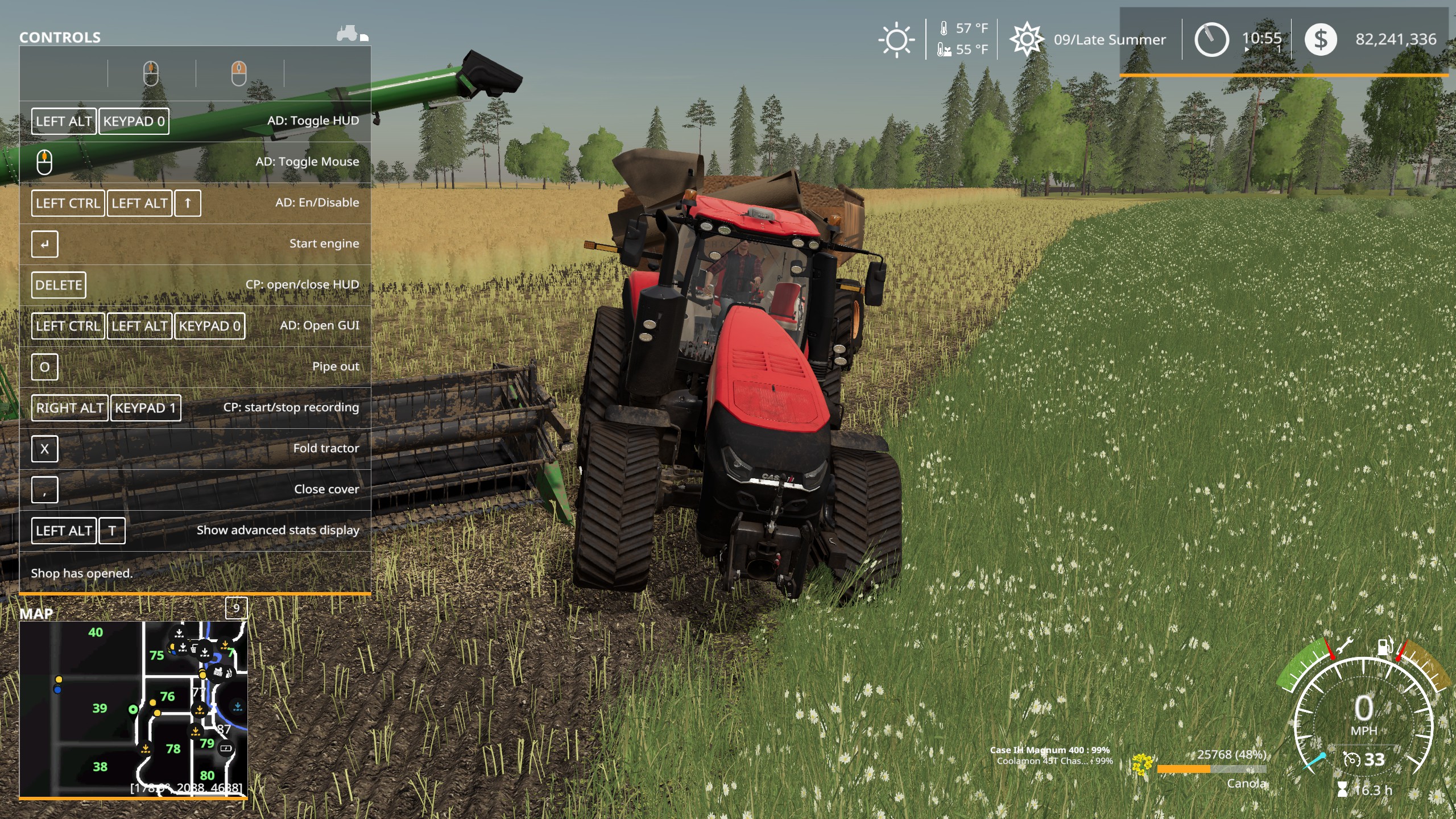Click the battery charging icon on the minimap

coord(226,748)
